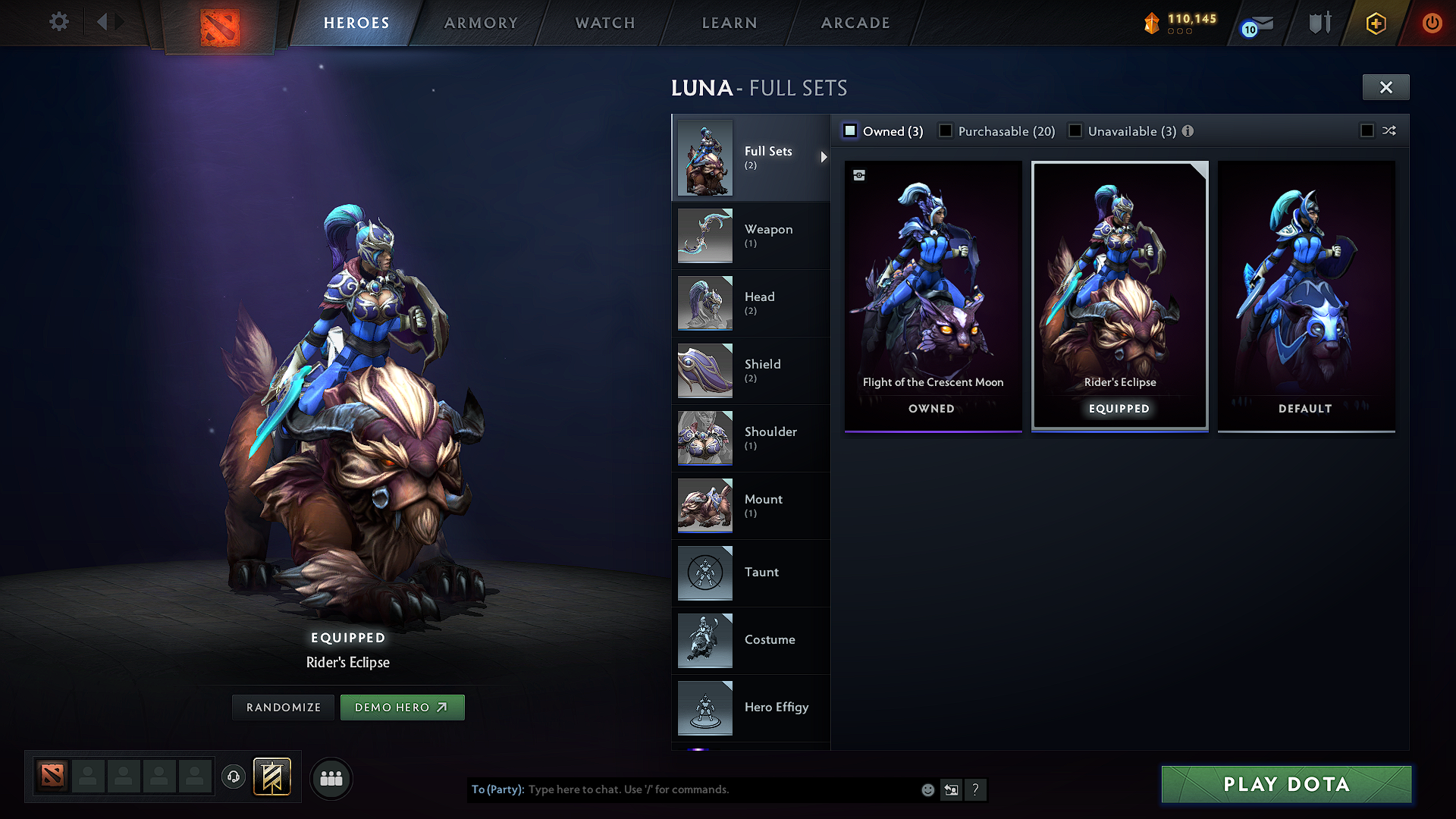Open voice chat headset icon
Viewport: 1456px width, 819px height.
pos(234,778)
